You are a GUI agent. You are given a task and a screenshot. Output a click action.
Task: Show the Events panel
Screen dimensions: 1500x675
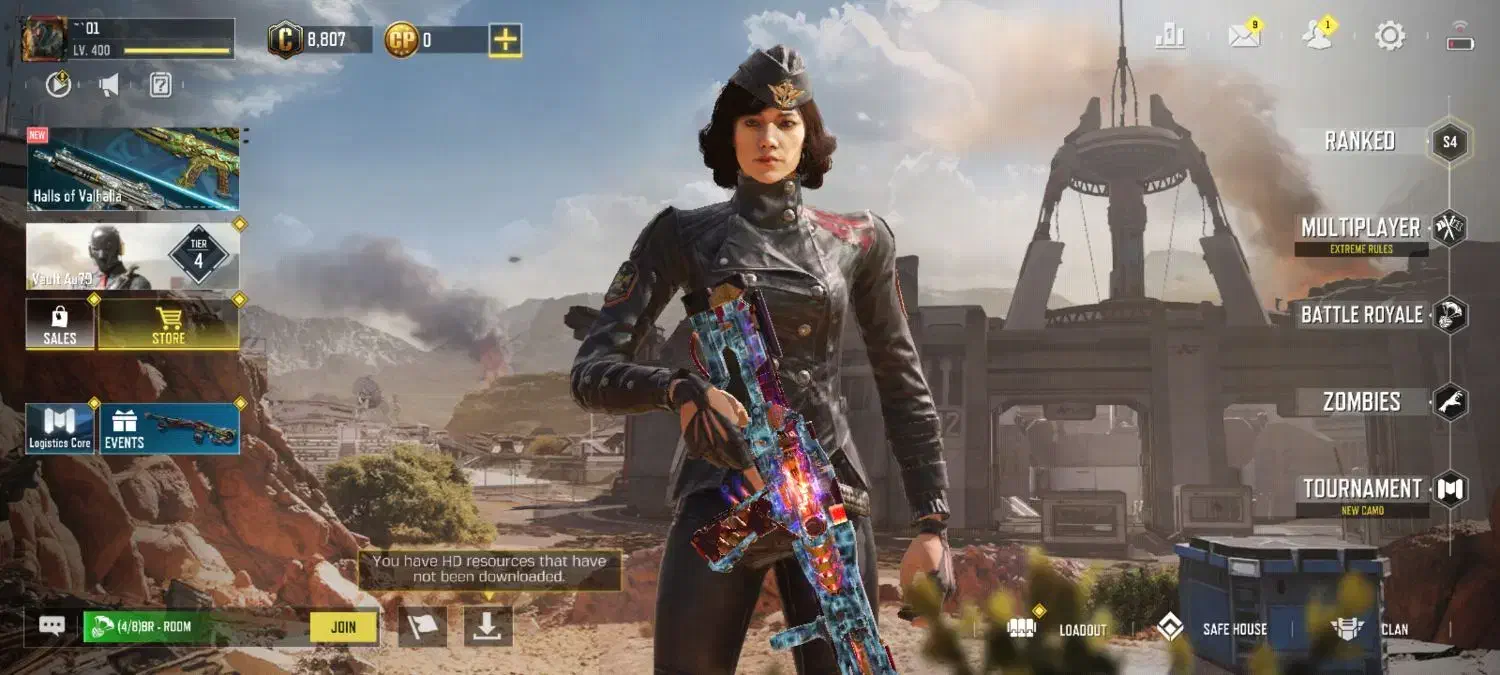point(169,428)
